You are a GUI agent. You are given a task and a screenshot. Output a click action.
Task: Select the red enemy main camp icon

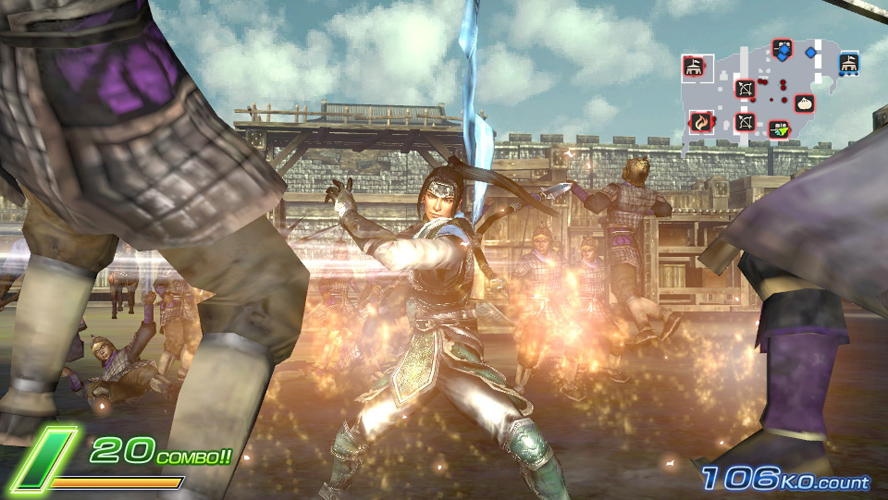(692, 66)
